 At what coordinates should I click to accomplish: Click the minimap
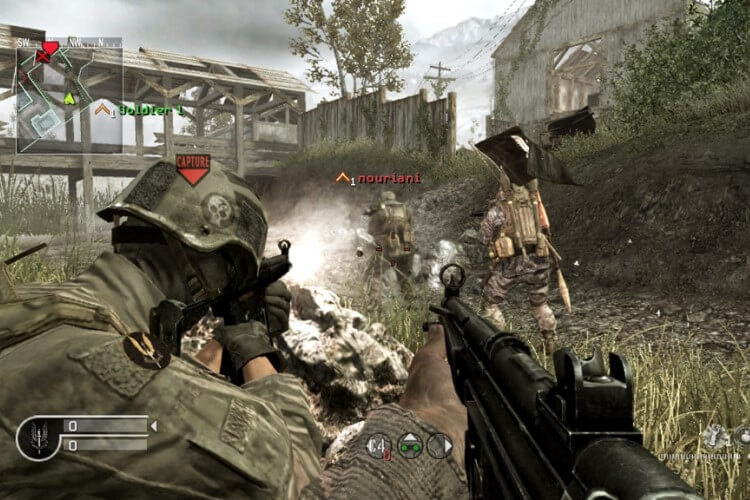point(69,97)
